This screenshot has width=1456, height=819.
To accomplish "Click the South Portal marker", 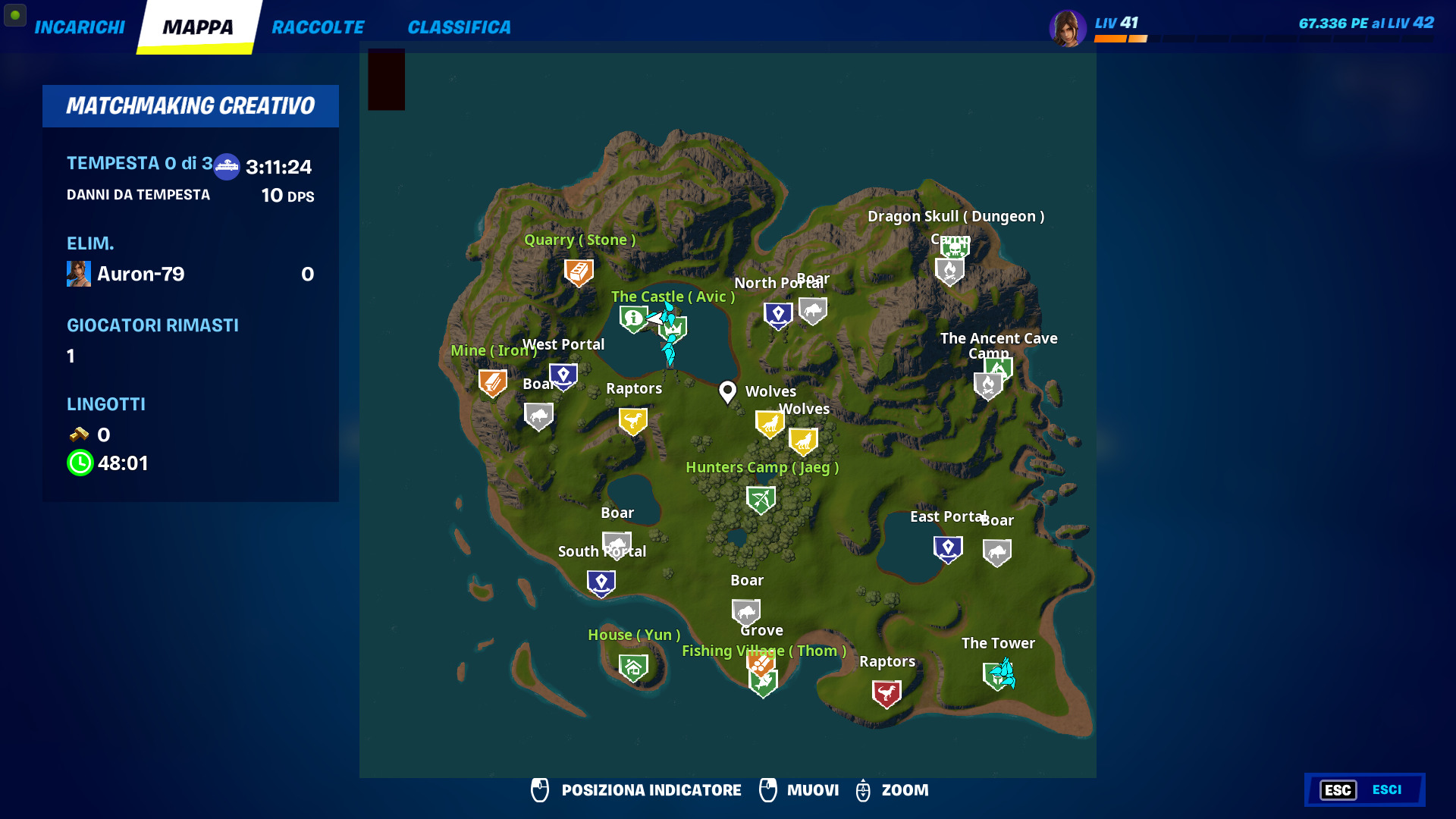I will point(600,582).
